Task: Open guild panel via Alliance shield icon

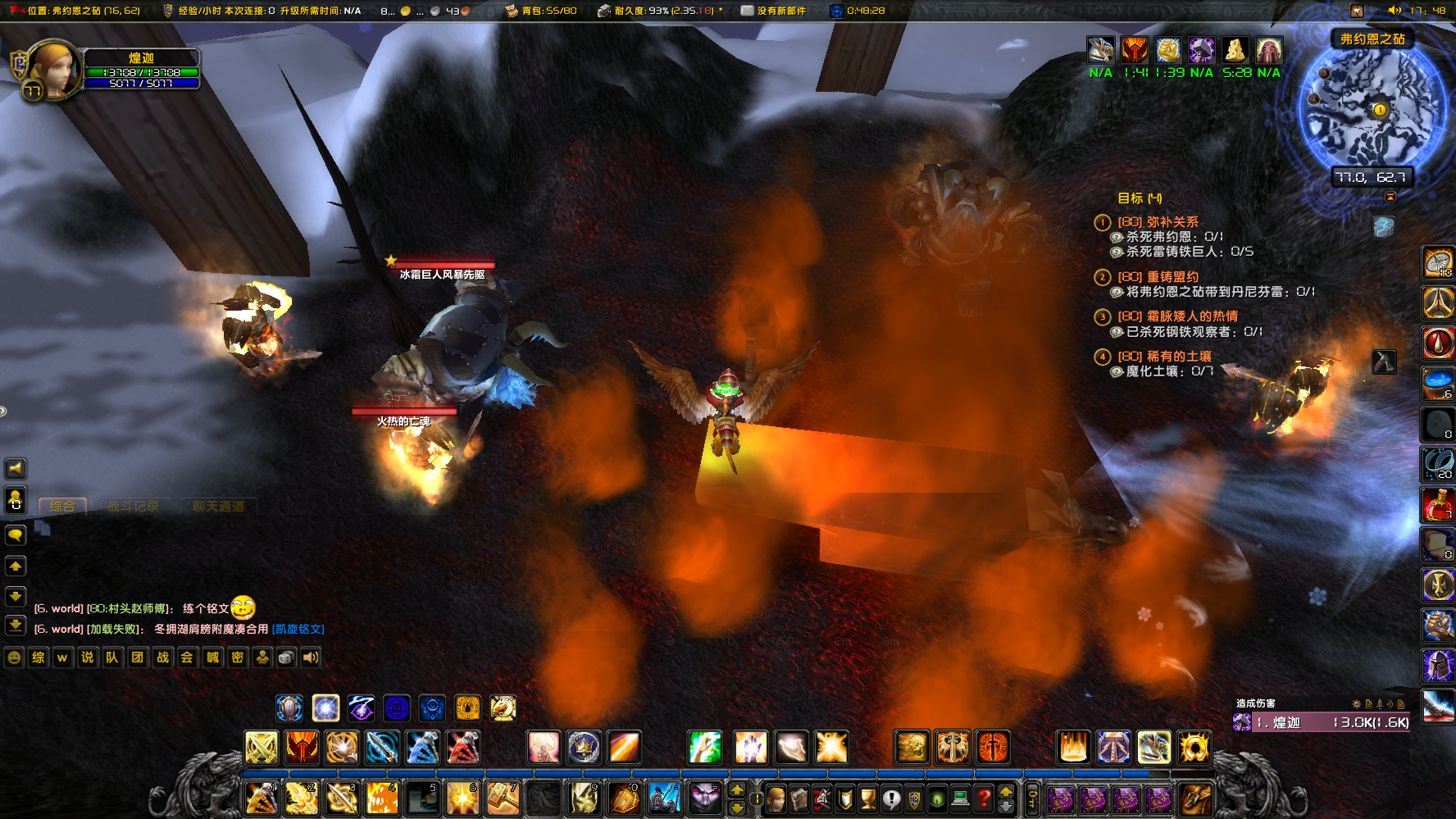Action: [x=912, y=799]
